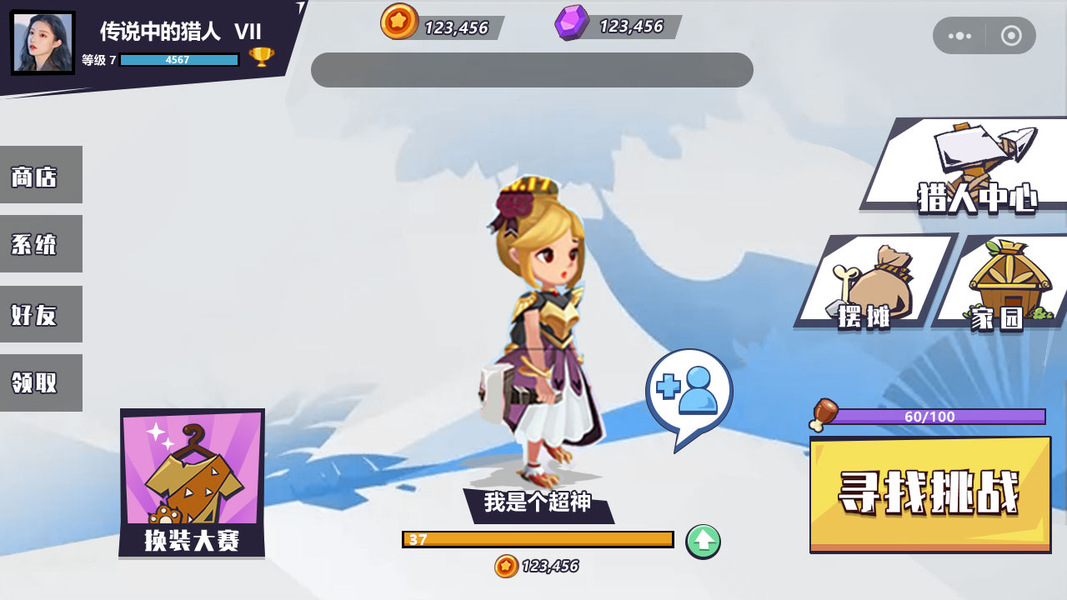The width and height of the screenshot is (1067, 600).
Task: Open the 好友 friends list
Action: coord(39,315)
